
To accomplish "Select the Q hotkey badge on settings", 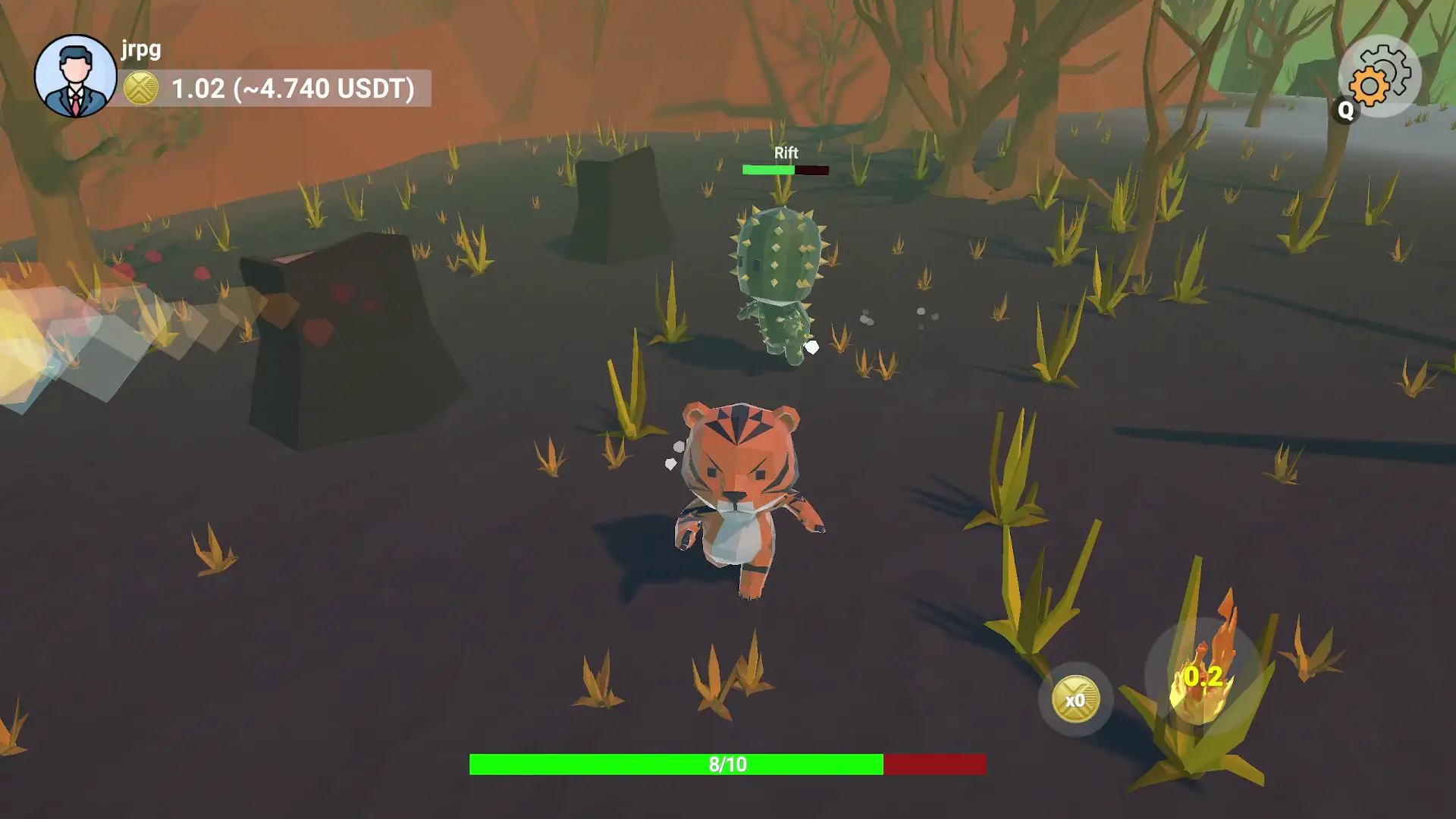I will tap(1345, 111).
